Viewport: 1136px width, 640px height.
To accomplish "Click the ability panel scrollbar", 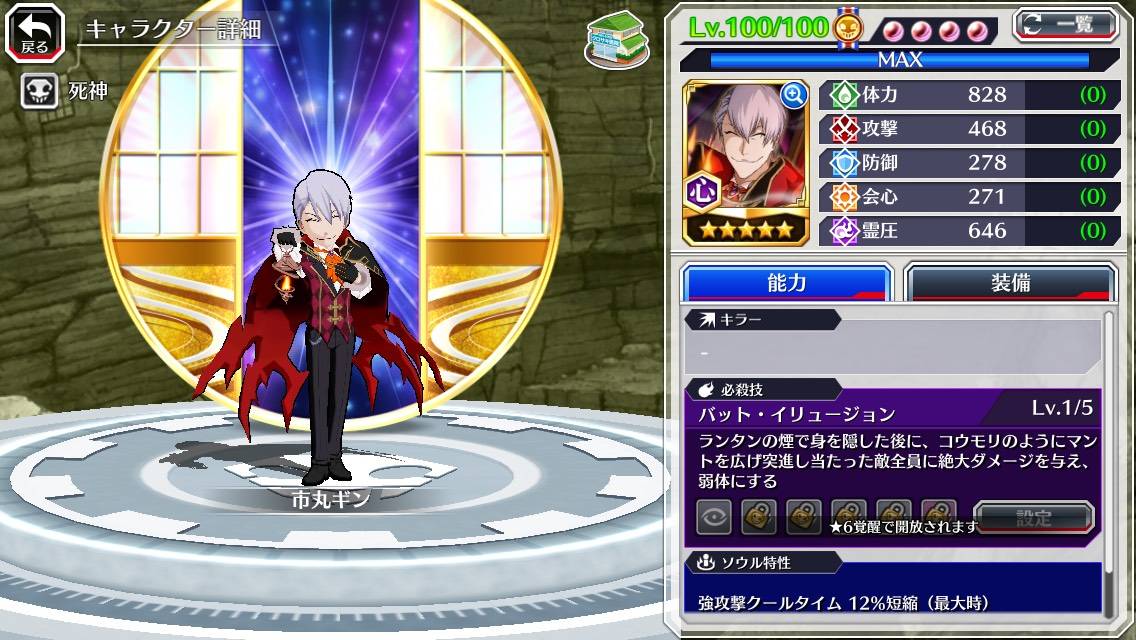I will tap(1109, 460).
